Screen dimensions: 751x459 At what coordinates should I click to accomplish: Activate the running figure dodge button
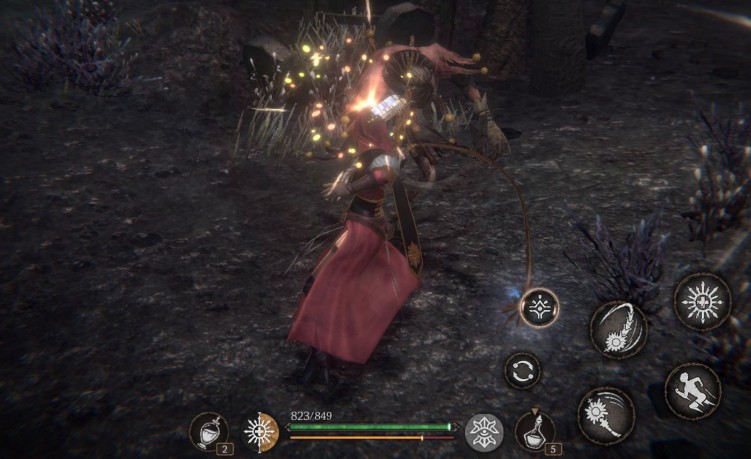692,390
